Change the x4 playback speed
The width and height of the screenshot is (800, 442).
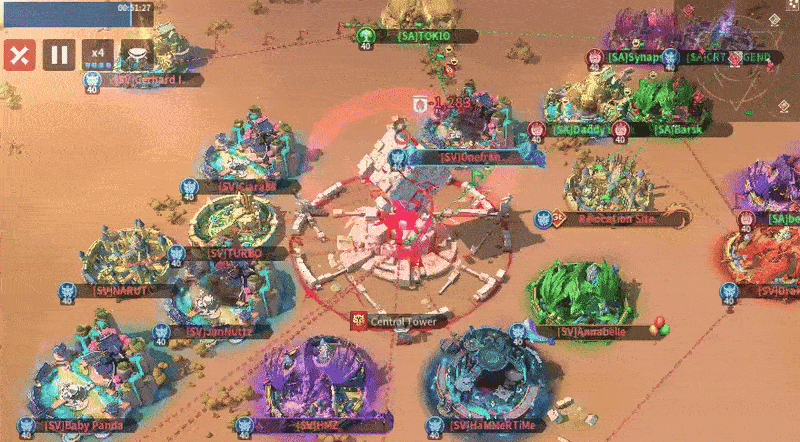(x=97, y=54)
